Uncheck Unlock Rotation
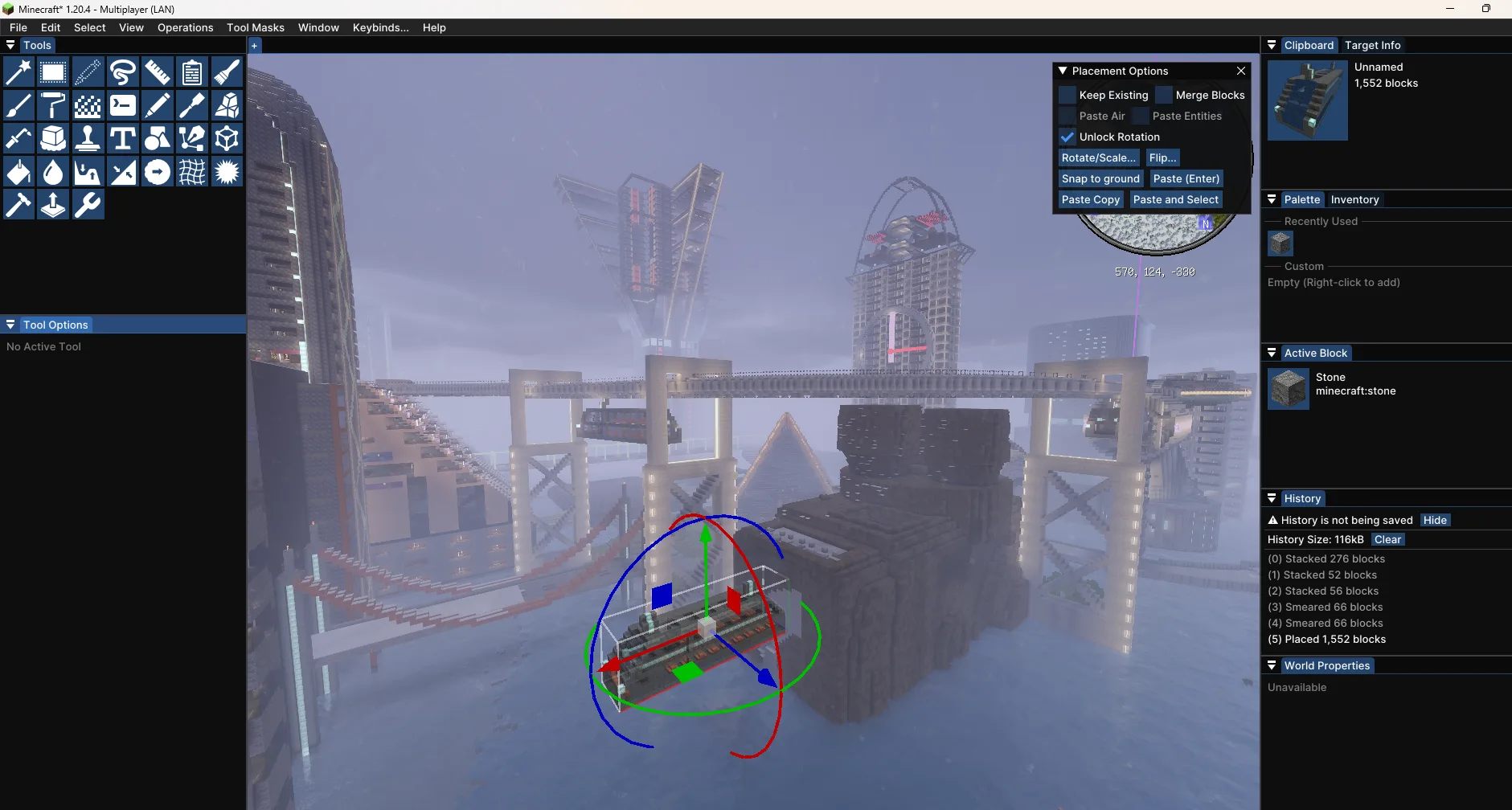1512x810 pixels. [x=1067, y=137]
